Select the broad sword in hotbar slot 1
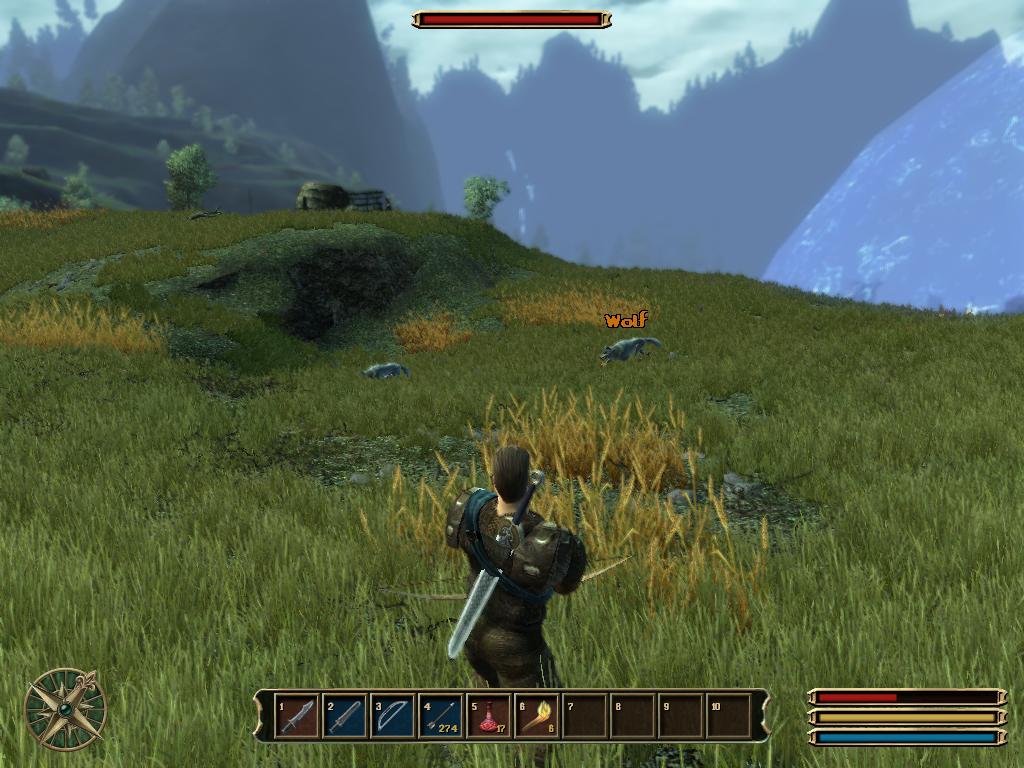Screen dimensions: 1024x768 (x=297, y=716)
